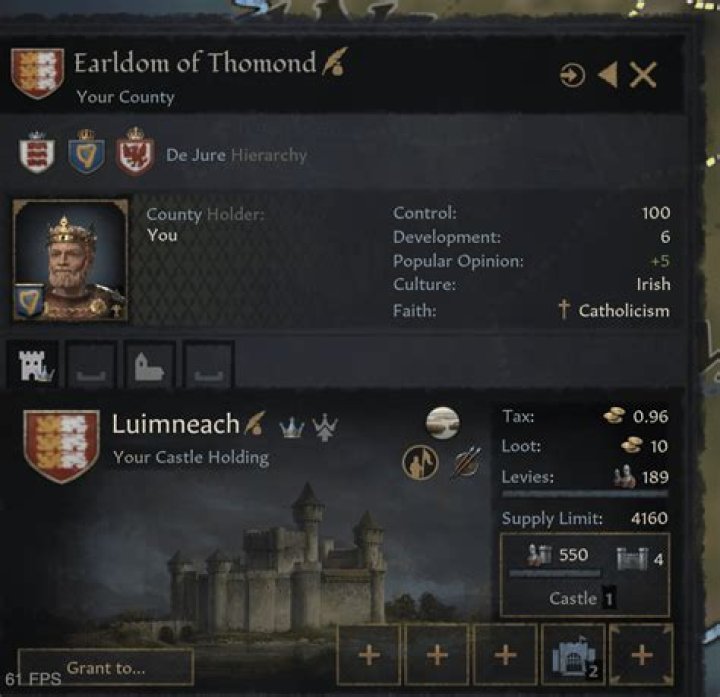Open the blue harp shield title

[86, 154]
